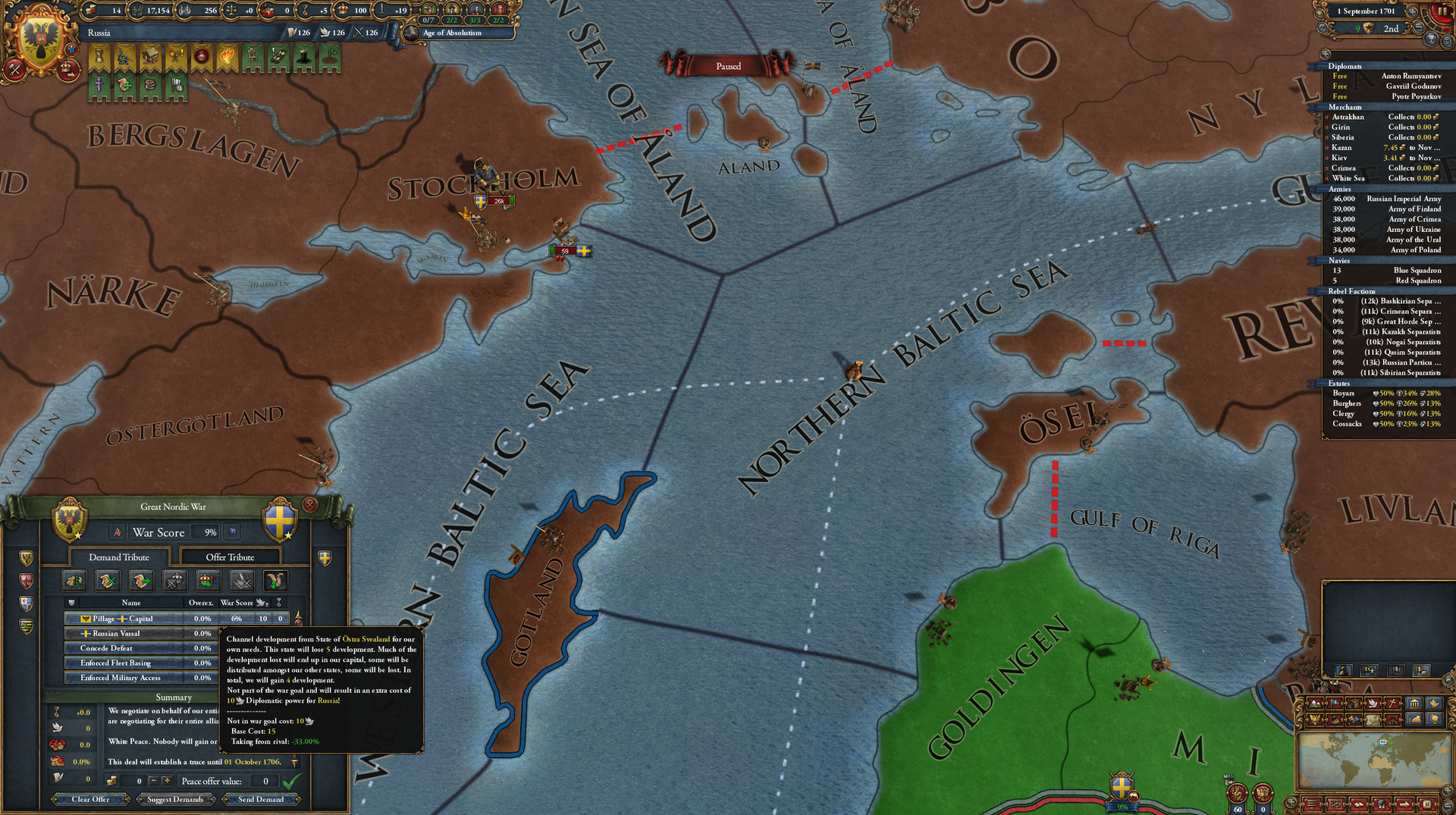This screenshot has height=815, width=1456.
Task: Select the Demand Tribute tab
Action: click(119, 556)
